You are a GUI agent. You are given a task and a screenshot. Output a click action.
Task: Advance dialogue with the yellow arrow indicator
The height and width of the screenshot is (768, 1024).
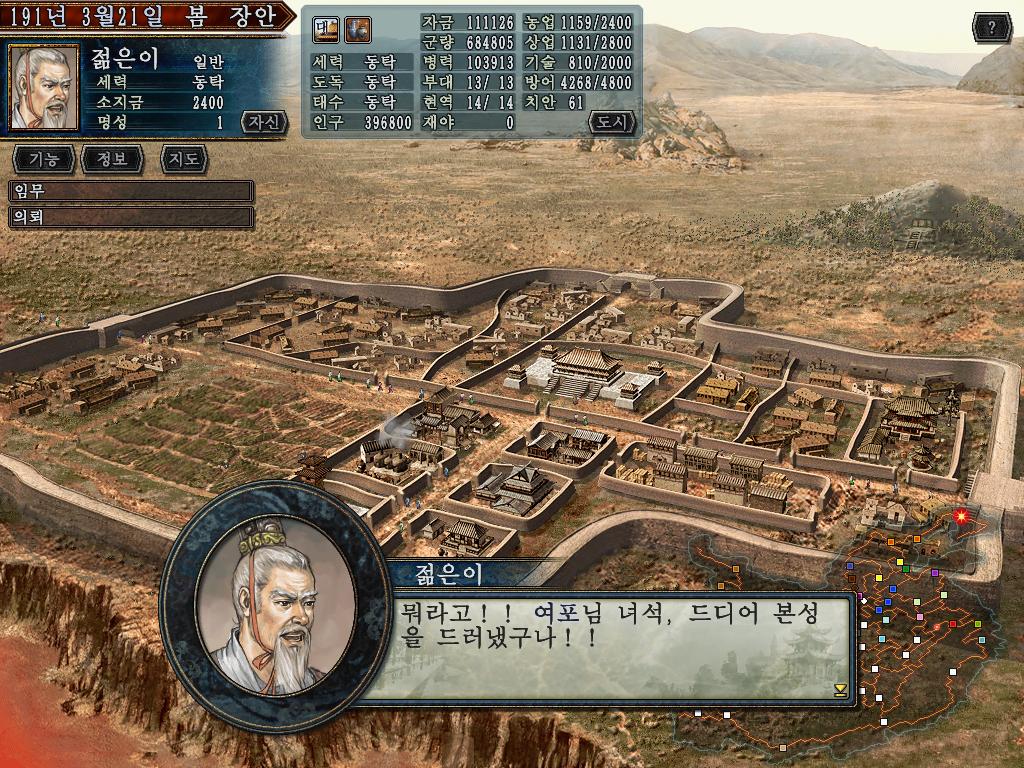point(840,689)
